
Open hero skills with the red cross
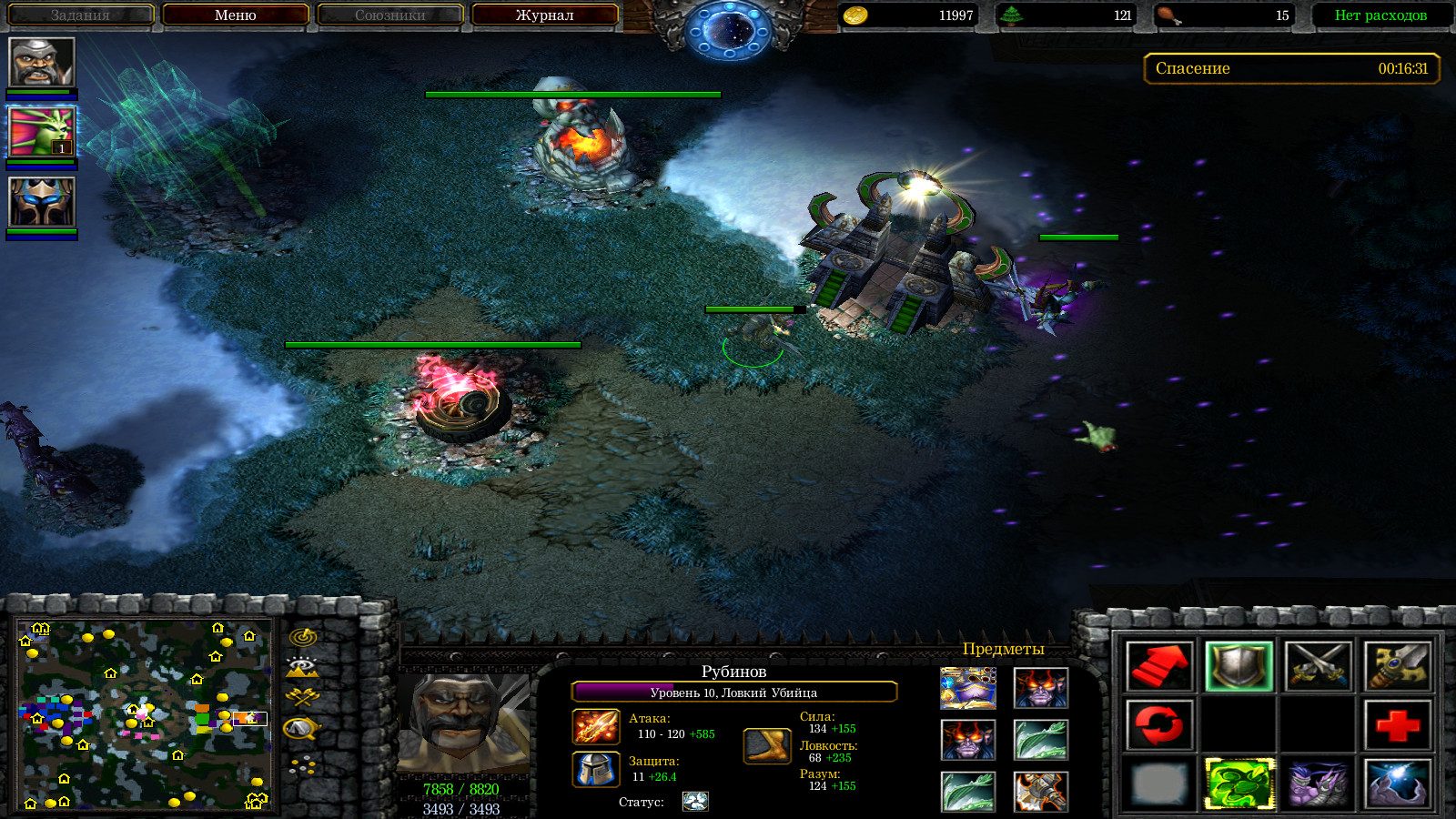coord(1398,725)
